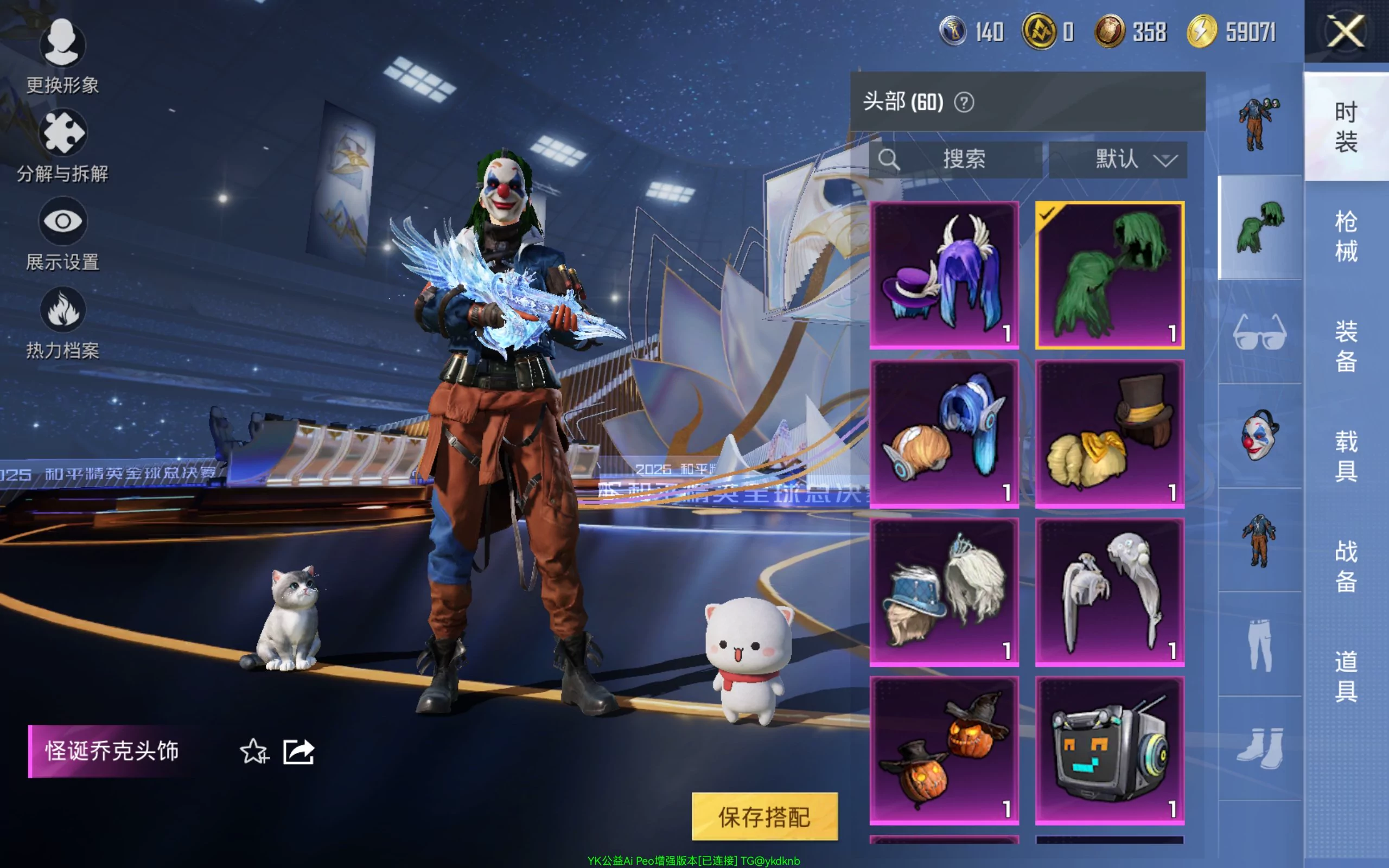Select the purple hat and blue hair headgear
This screenshot has height=868, width=1389.
[x=944, y=275]
